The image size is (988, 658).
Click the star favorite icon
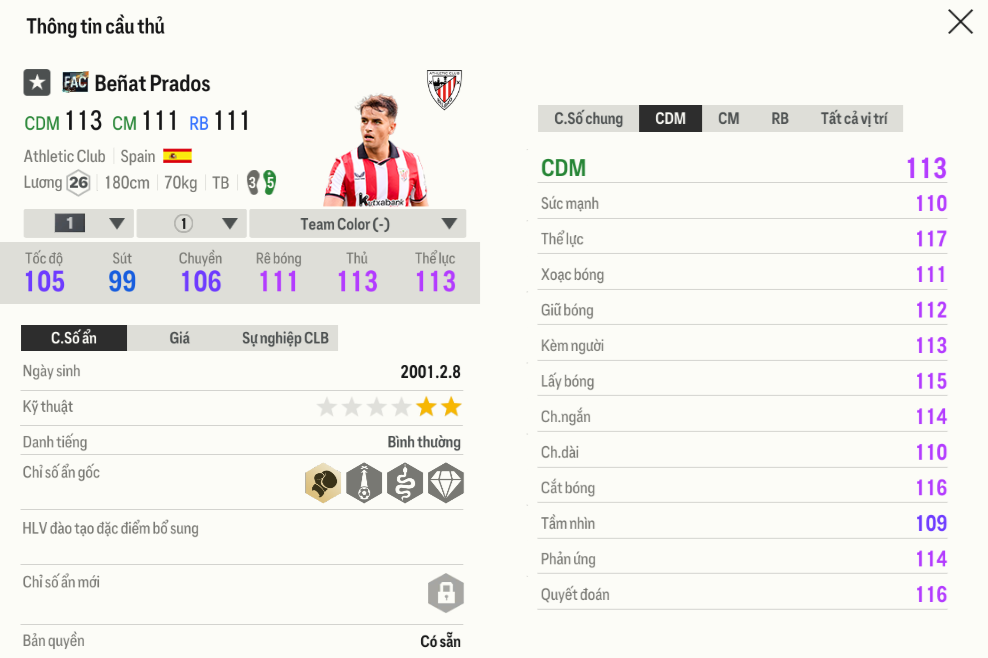37,83
